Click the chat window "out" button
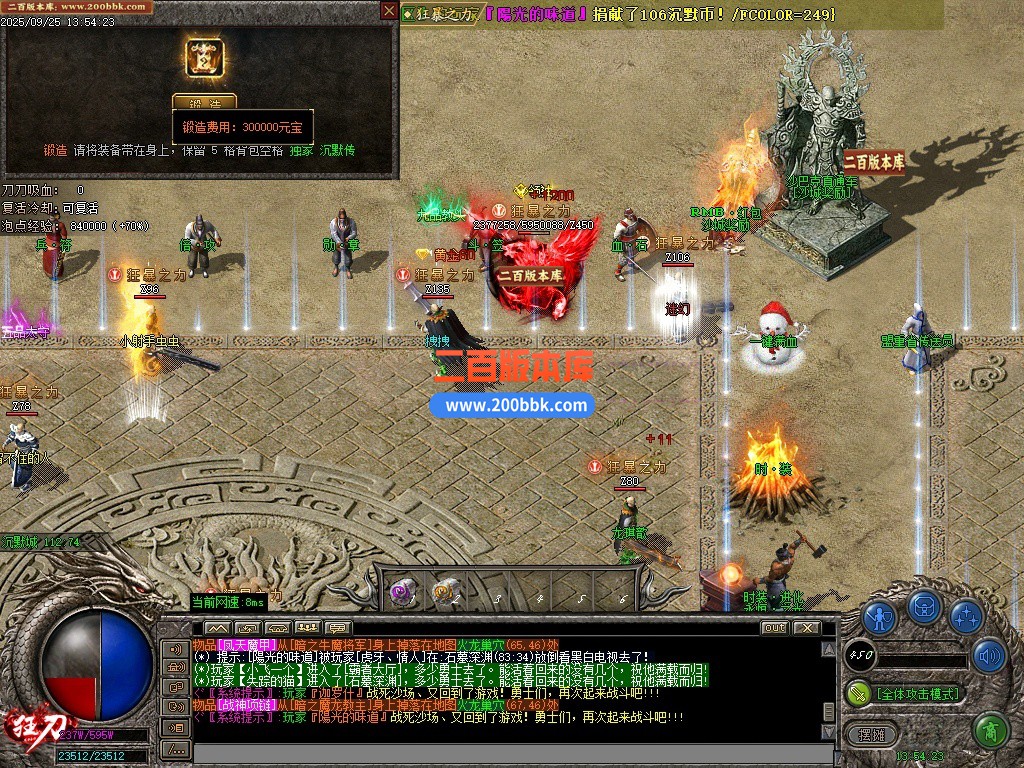 click(x=774, y=628)
